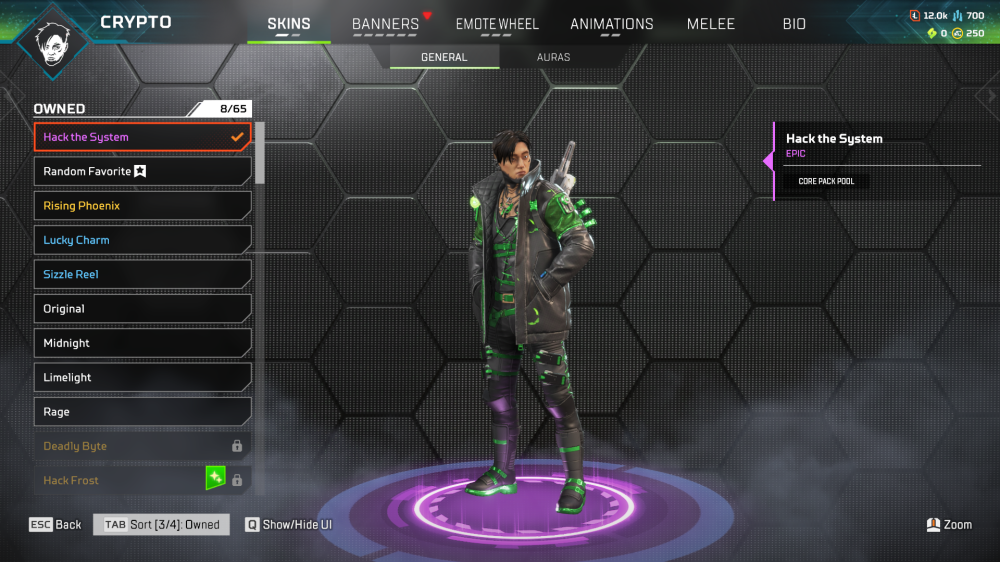Preview the locked Deadly Byte skin
The image size is (1000, 562).
pos(142,446)
